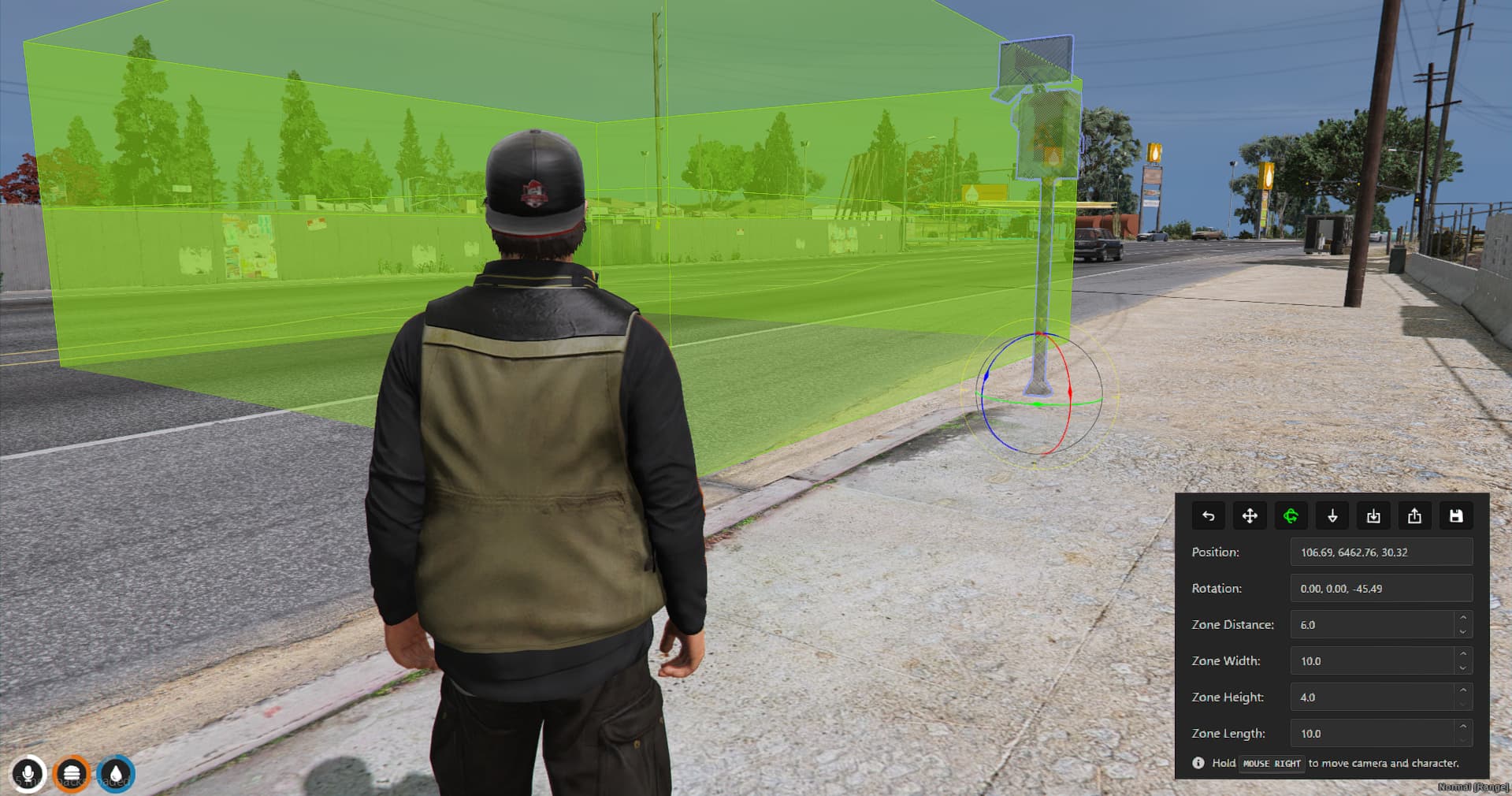Activate the move/translate tool icon
Screen dimensions: 1512x796
[x=1249, y=515]
